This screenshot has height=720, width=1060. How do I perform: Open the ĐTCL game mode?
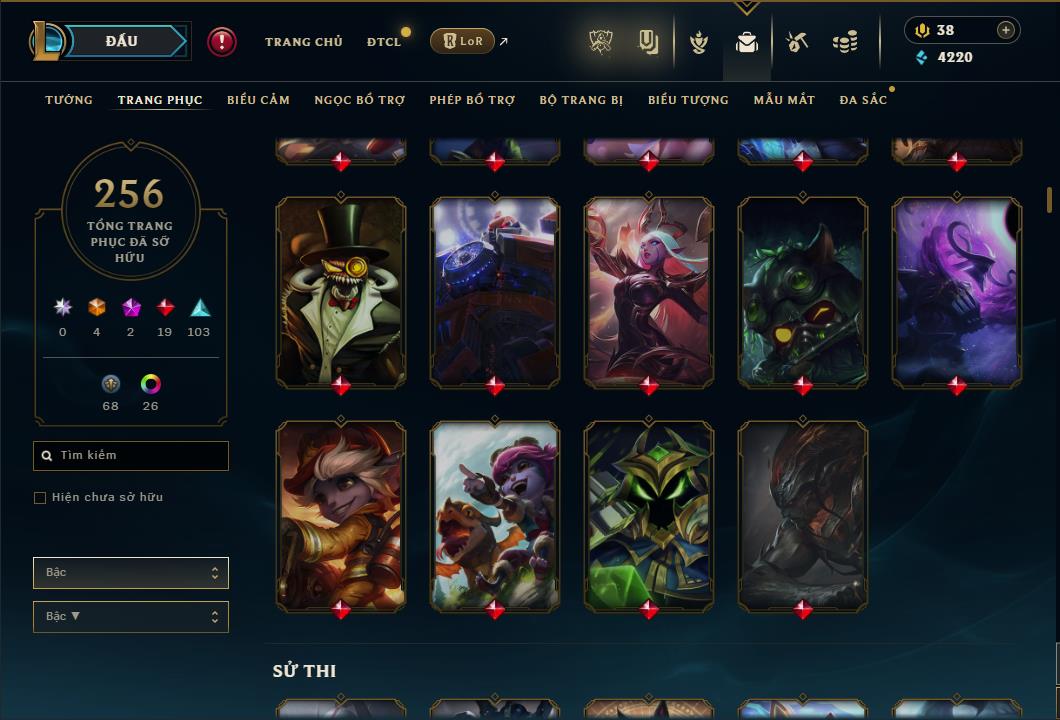[384, 42]
